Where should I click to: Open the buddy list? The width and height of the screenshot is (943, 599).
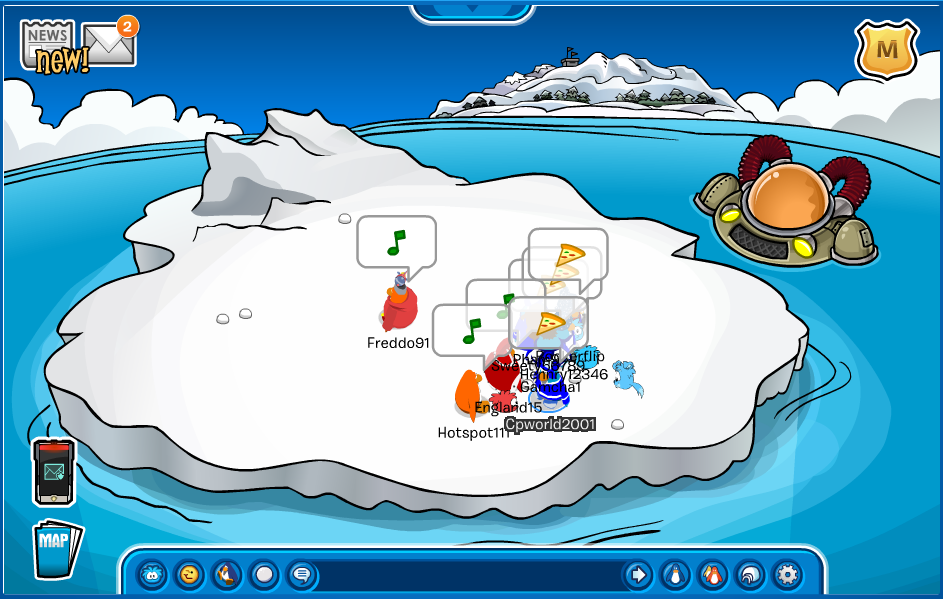[x=712, y=575]
